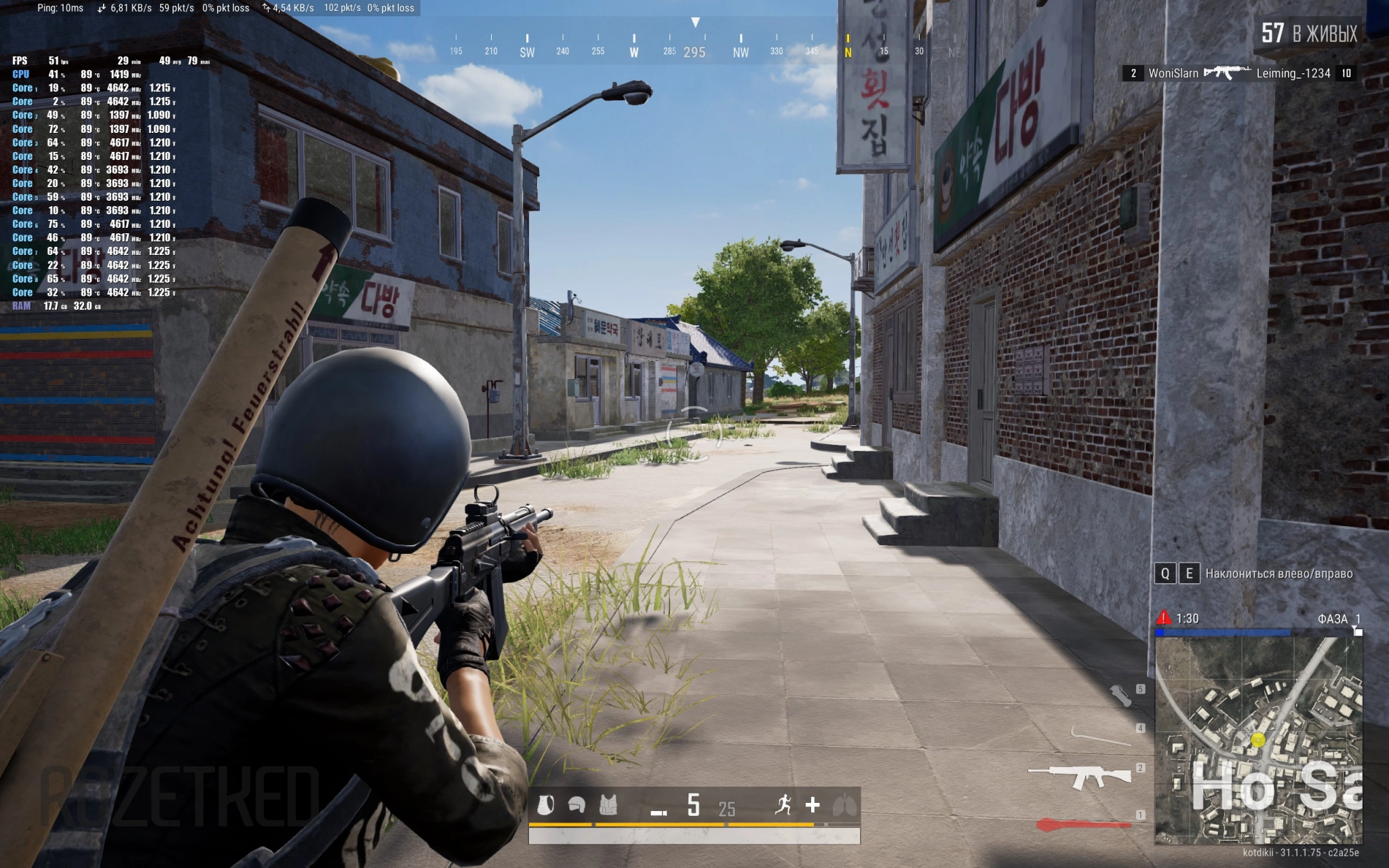Click the helmet status icon
The image size is (1389, 868).
click(x=576, y=805)
